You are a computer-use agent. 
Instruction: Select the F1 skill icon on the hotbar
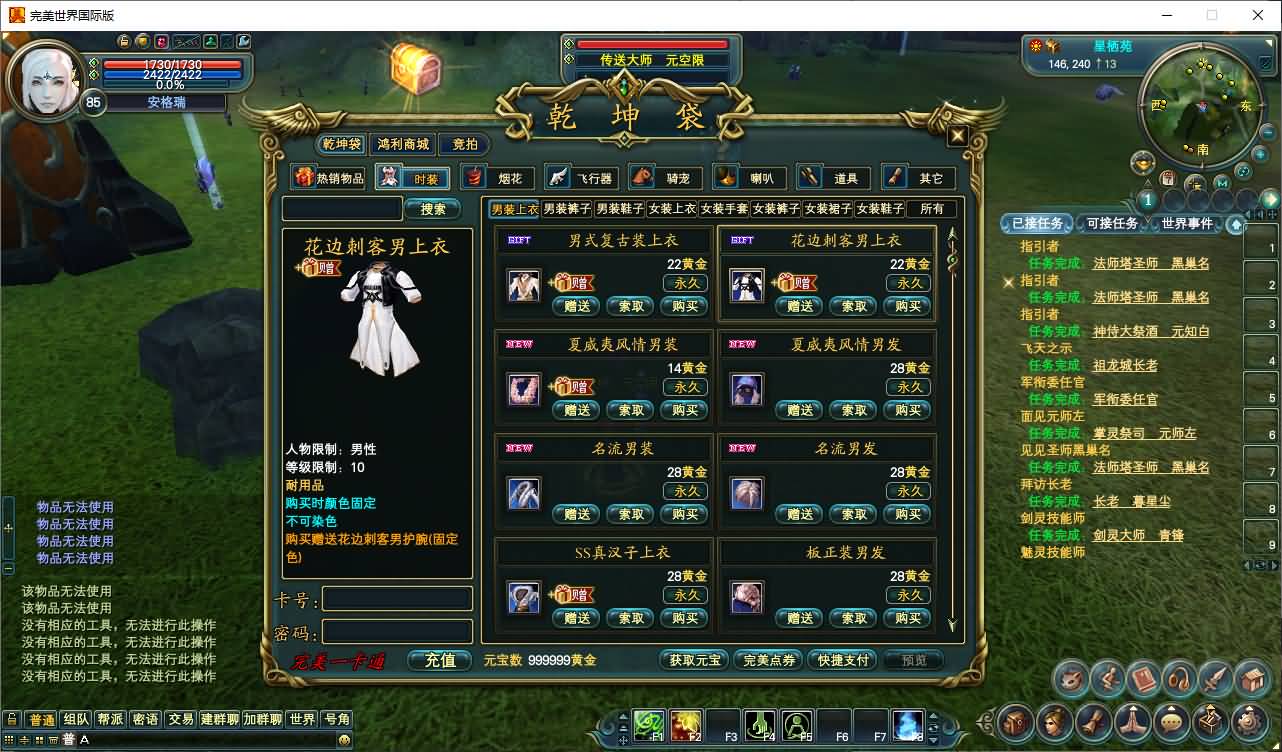click(x=648, y=725)
